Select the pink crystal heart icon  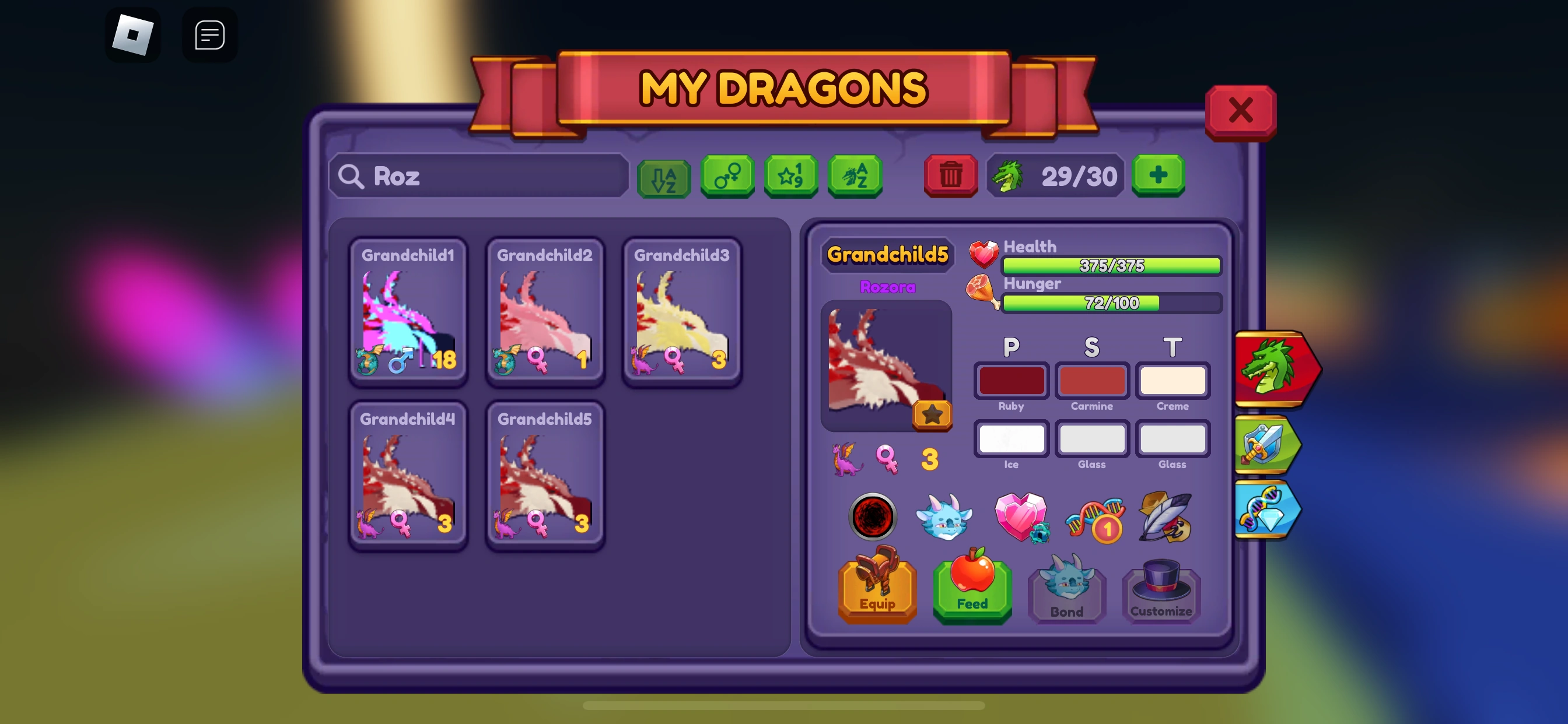click(x=1021, y=518)
